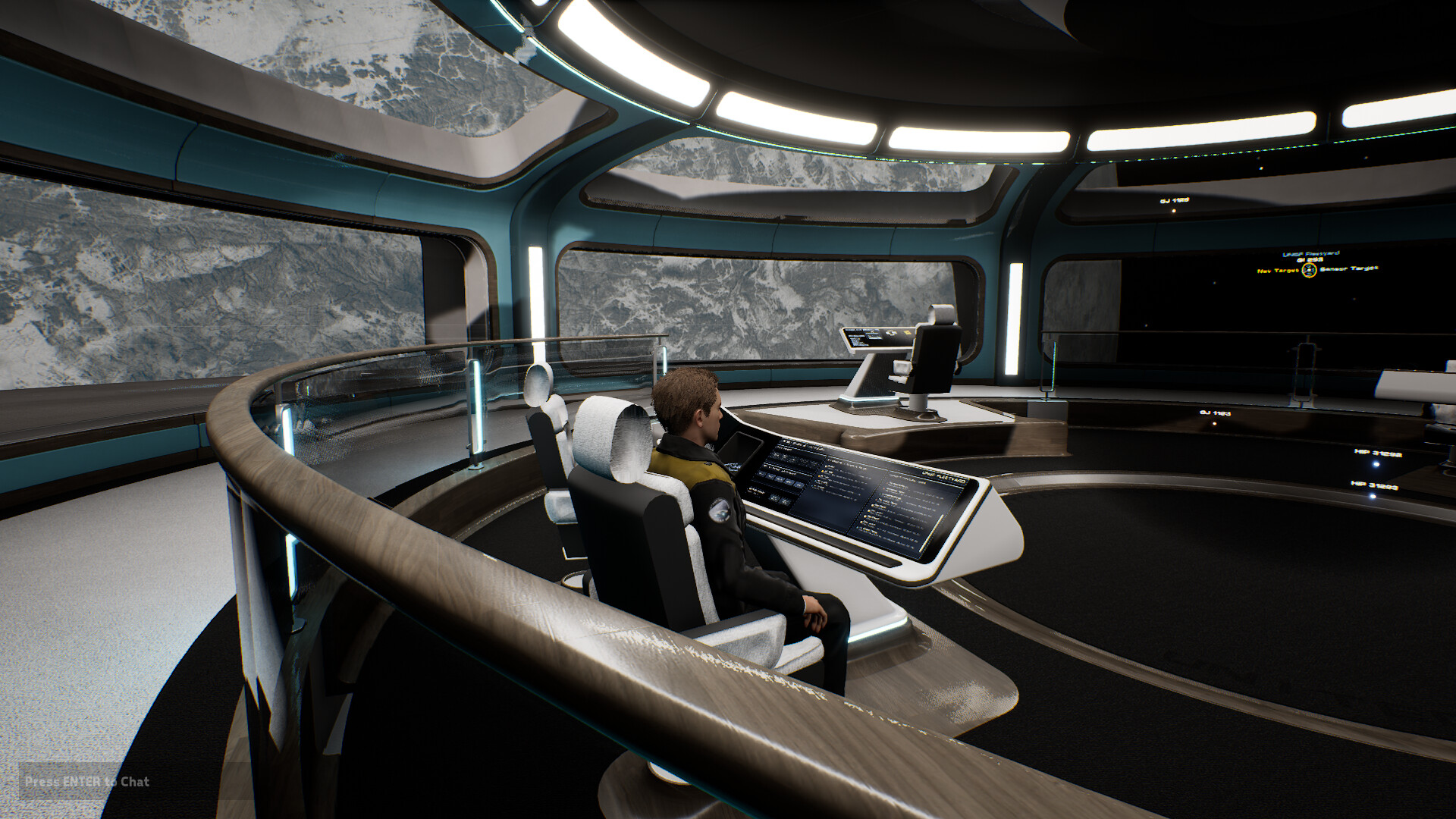Click the ship icon beside the first contact entry
This screenshot has width=1456, height=819.
click(827, 465)
